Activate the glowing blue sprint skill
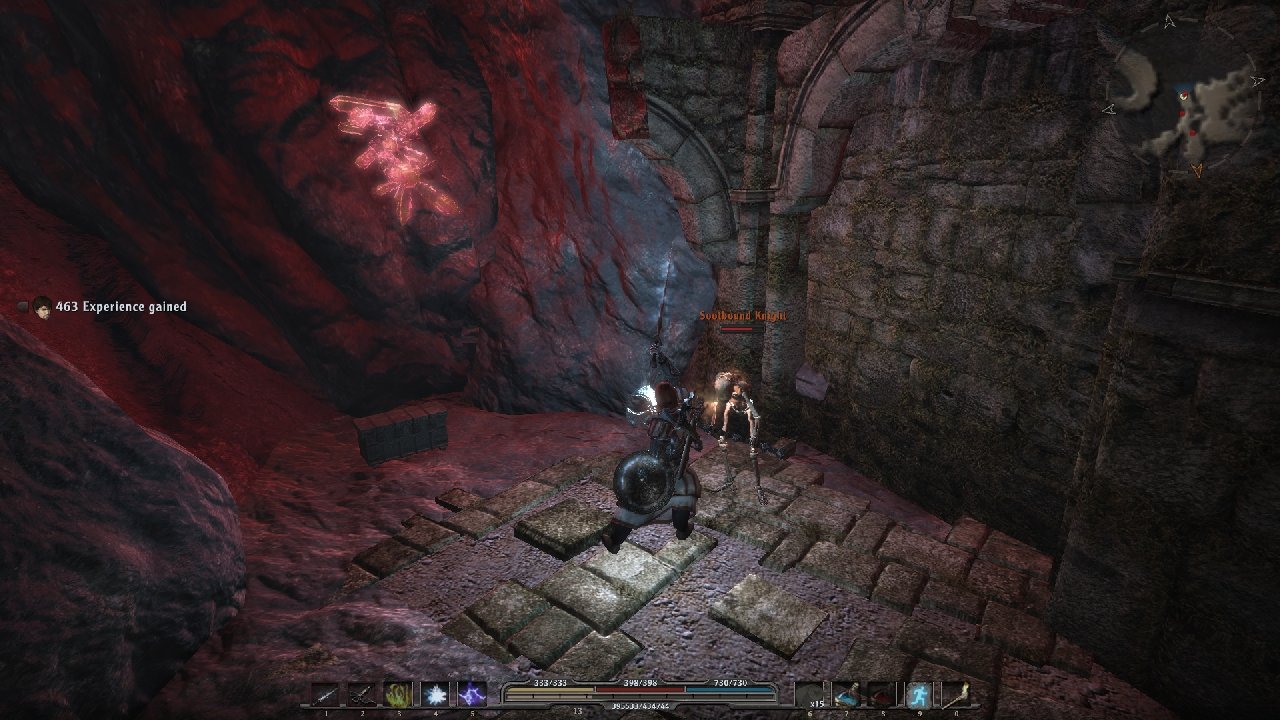Screen dimensions: 1280x720 [918, 694]
